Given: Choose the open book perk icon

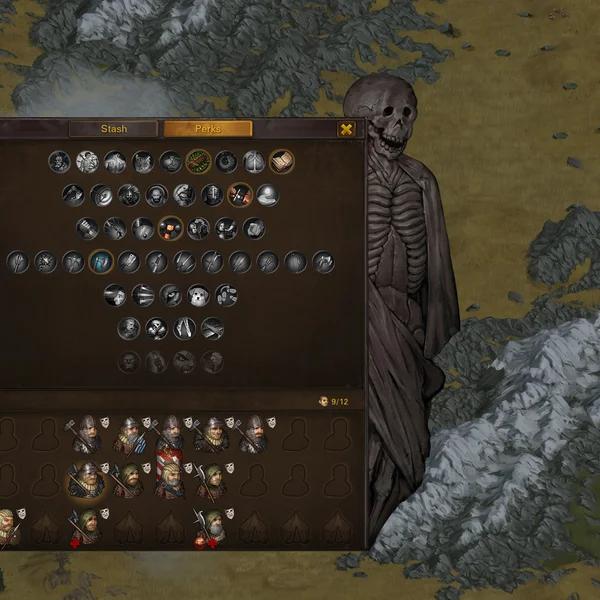Looking at the screenshot, I should 281,161.
